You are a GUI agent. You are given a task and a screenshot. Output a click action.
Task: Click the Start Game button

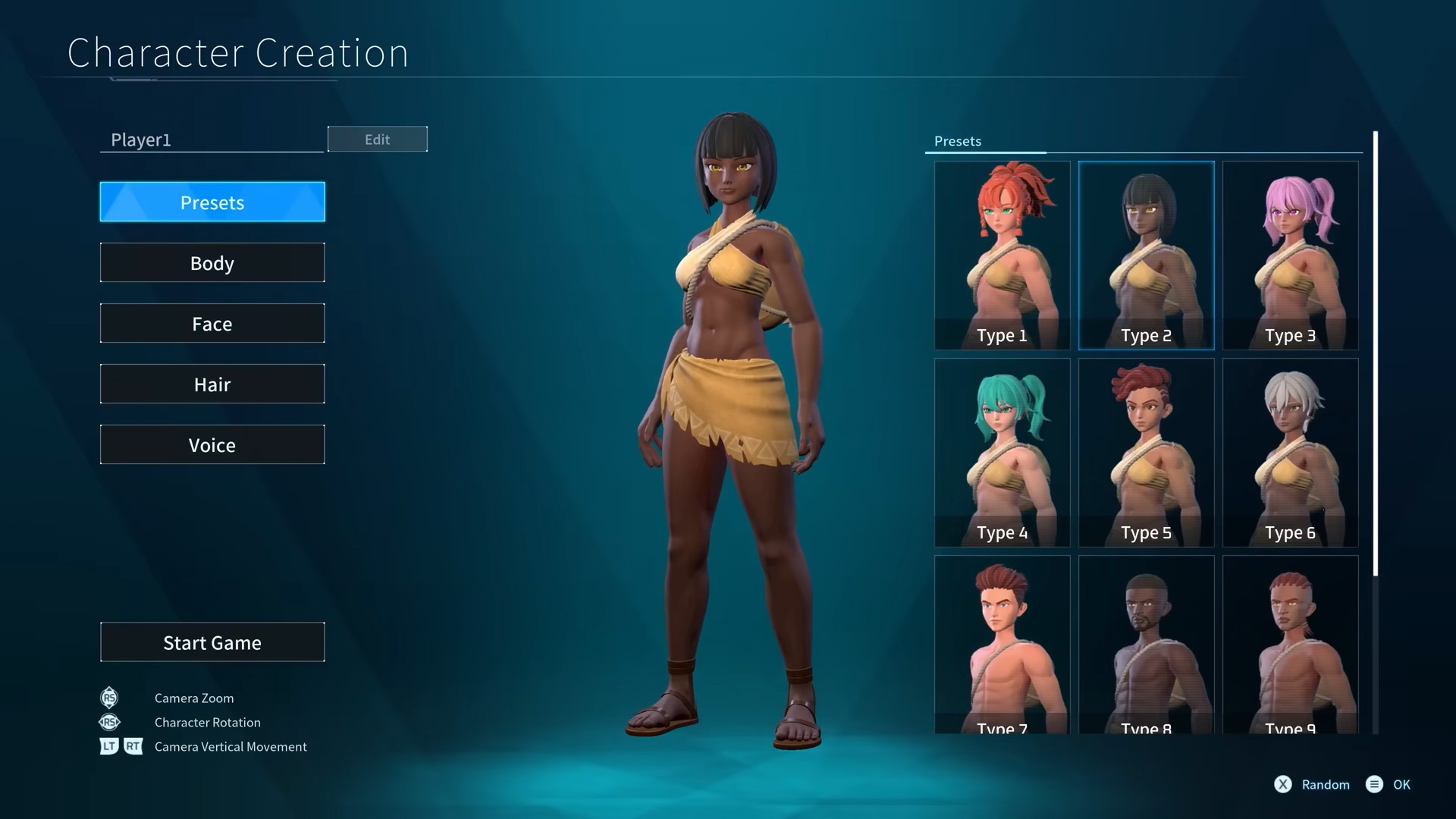click(212, 642)
